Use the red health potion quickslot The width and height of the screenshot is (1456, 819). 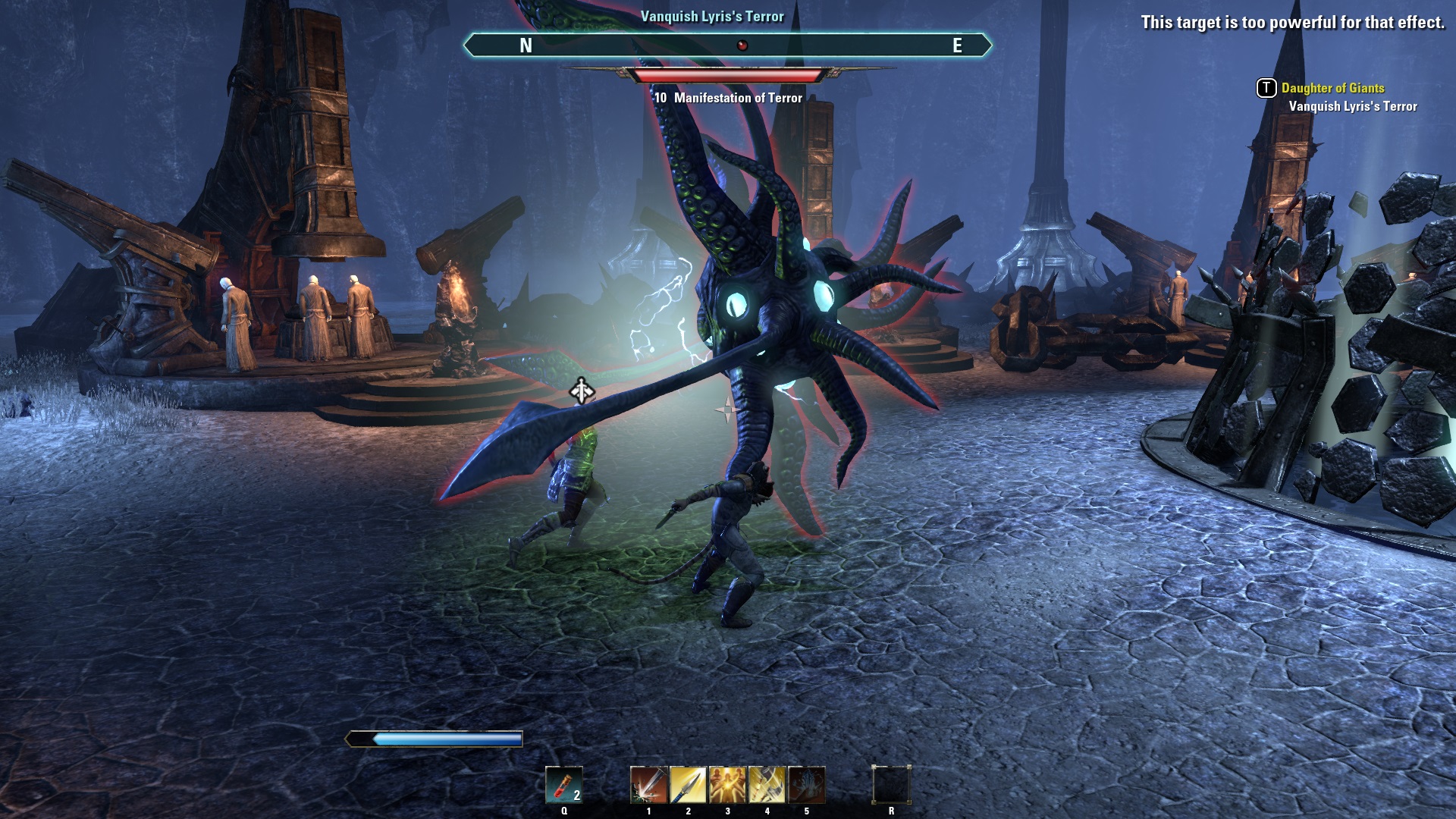[x=563, y=784]
